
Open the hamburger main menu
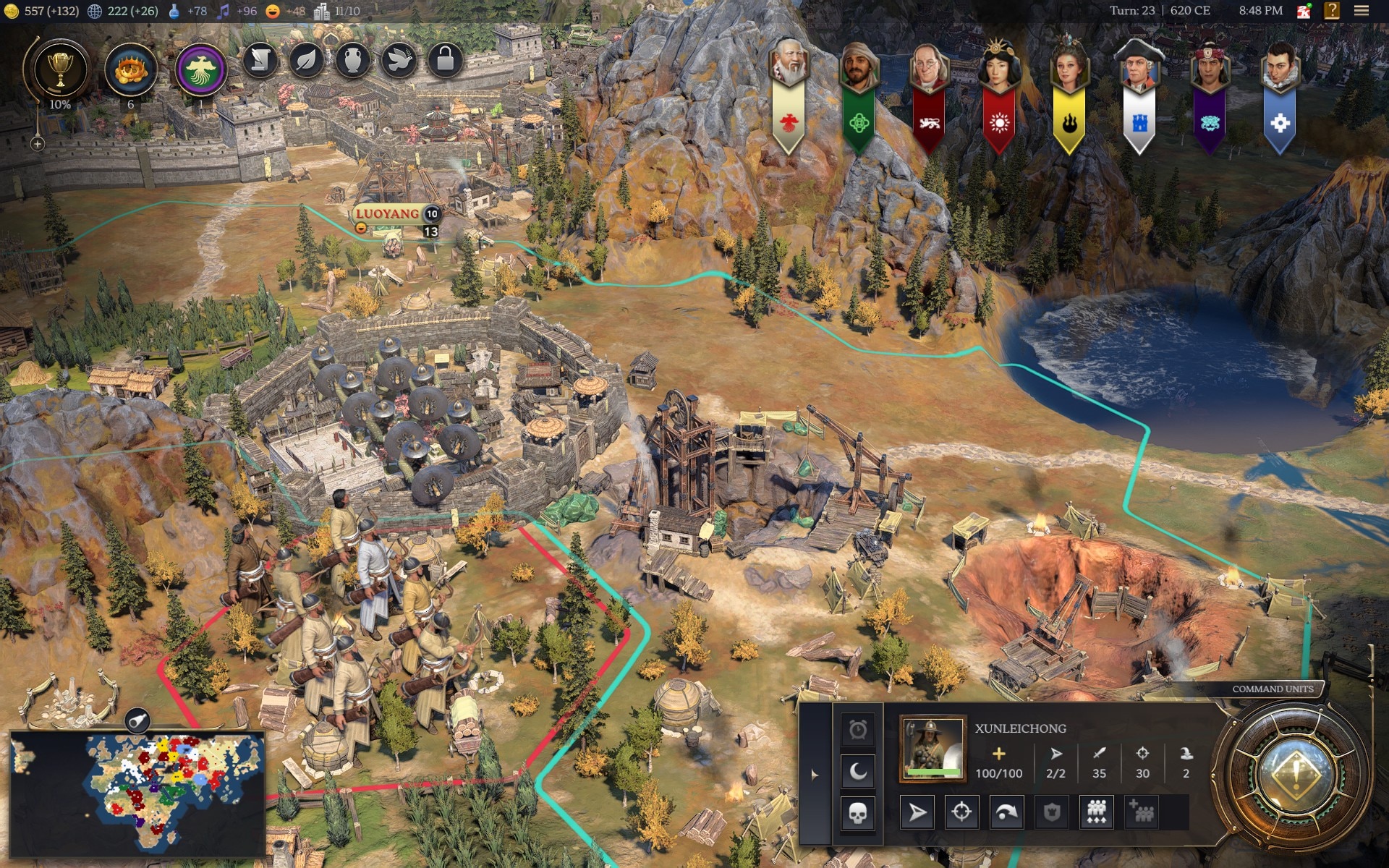tap(1361, 11)
